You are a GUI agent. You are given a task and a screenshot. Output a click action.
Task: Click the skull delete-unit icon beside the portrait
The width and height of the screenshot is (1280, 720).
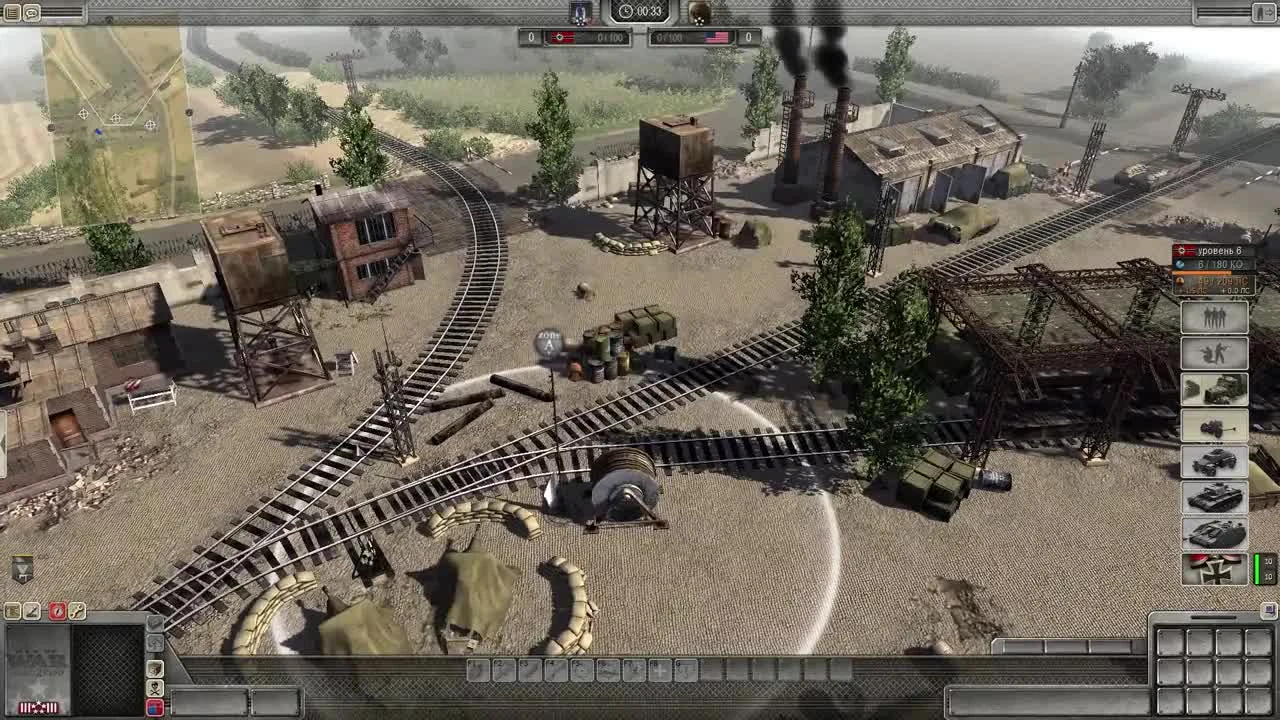pos(155,688)
